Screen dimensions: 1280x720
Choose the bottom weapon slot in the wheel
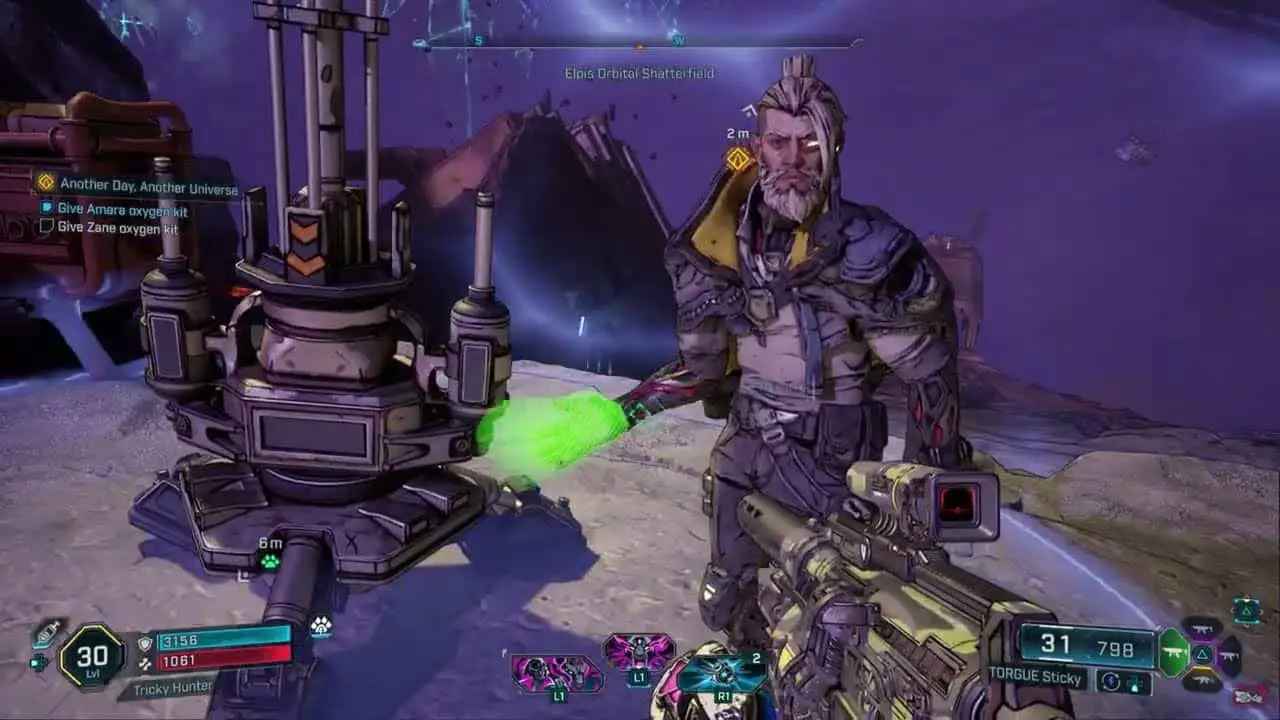click(1202, 680)
